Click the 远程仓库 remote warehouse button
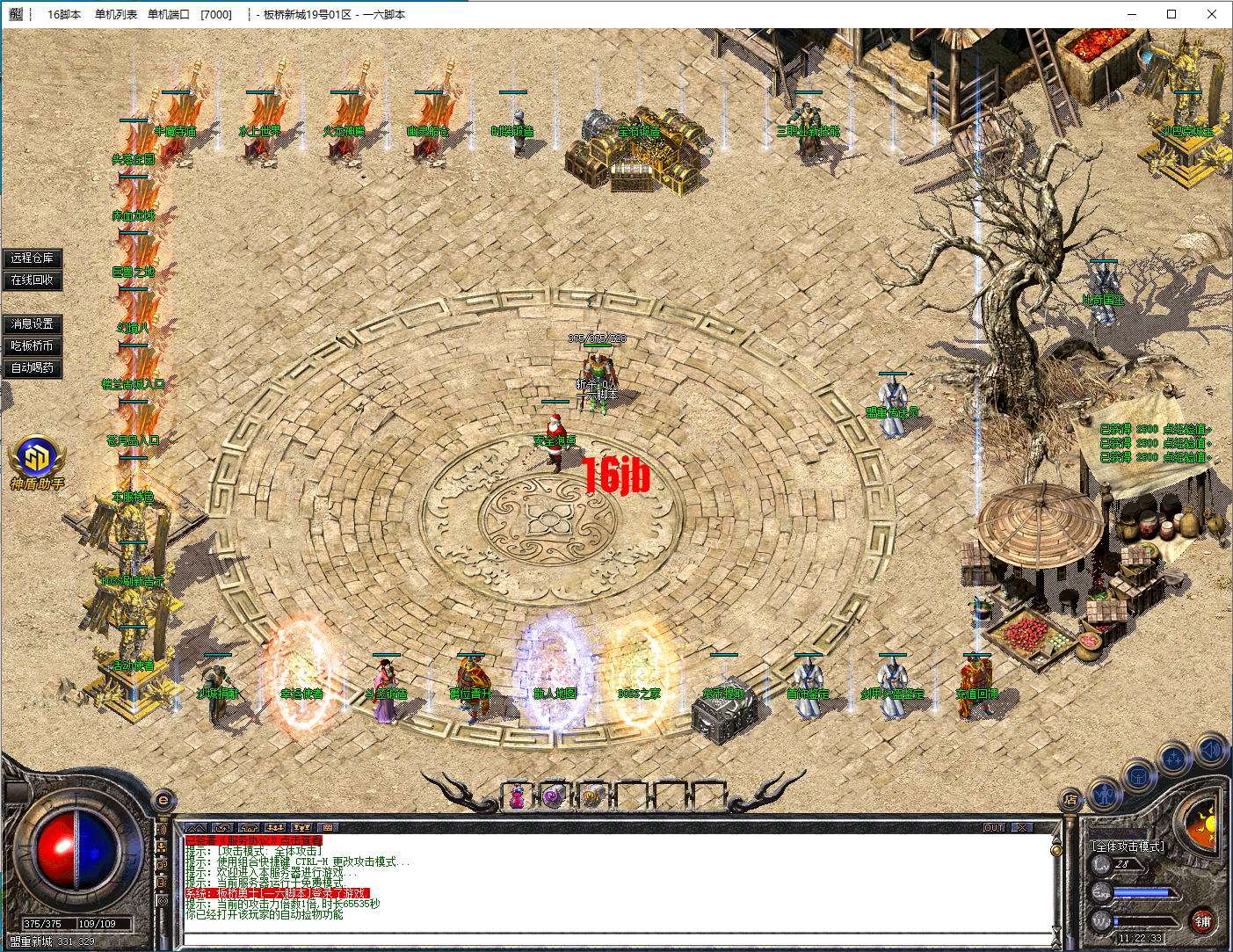The image size is (1233, 952). [33, 258]
